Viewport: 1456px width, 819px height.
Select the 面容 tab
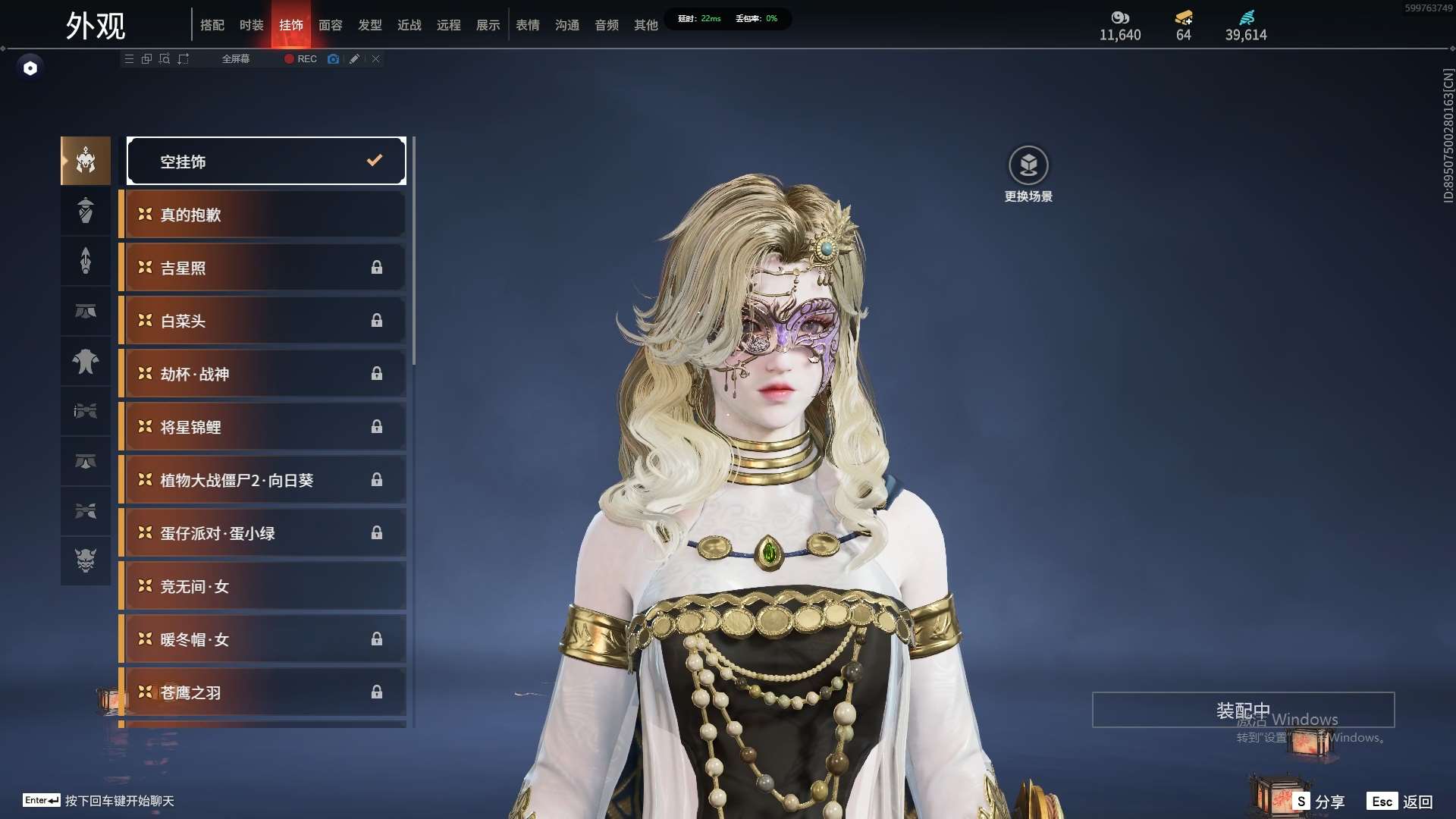330,25
